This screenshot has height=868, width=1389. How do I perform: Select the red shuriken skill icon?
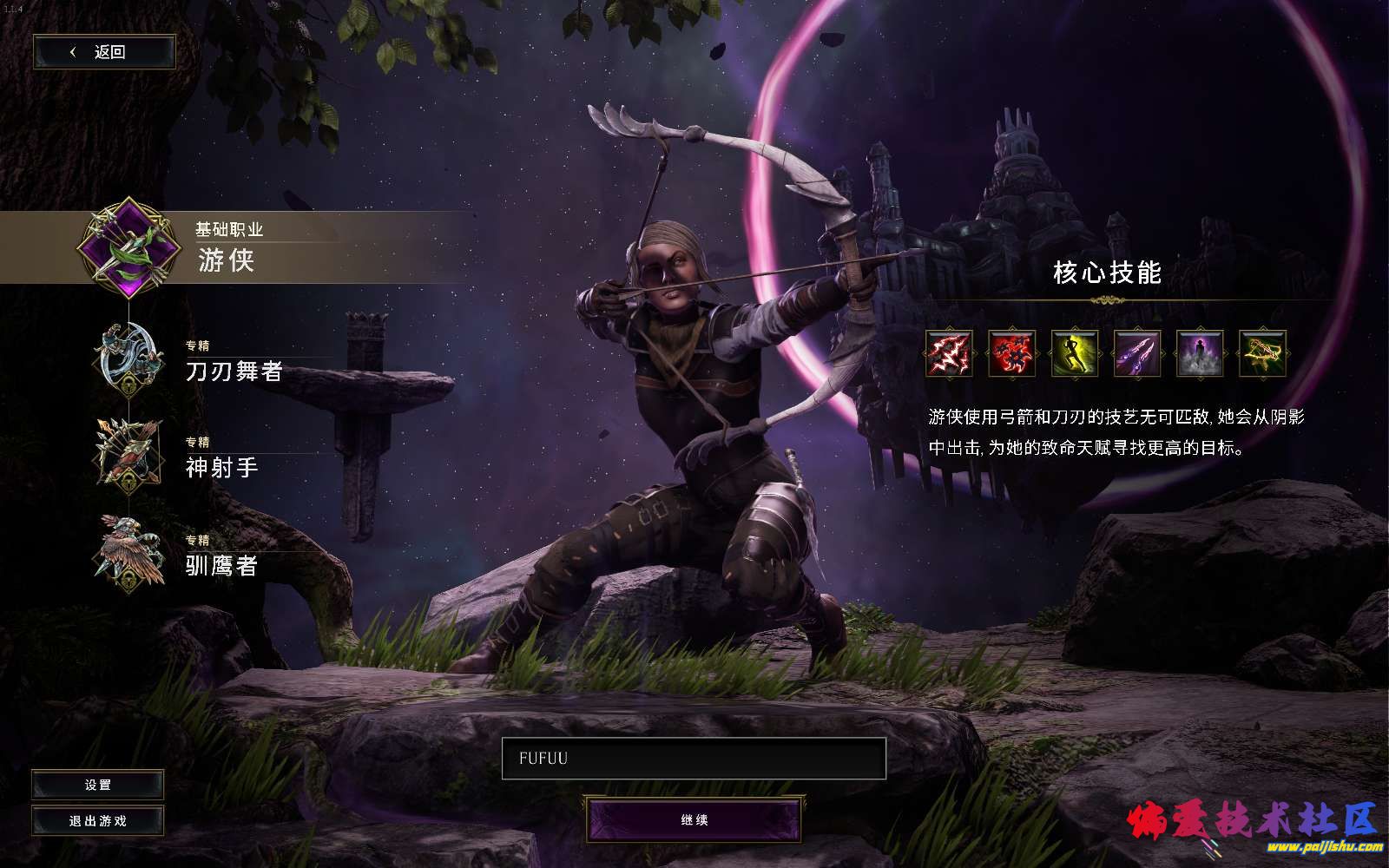click(x=1011, y=353)
